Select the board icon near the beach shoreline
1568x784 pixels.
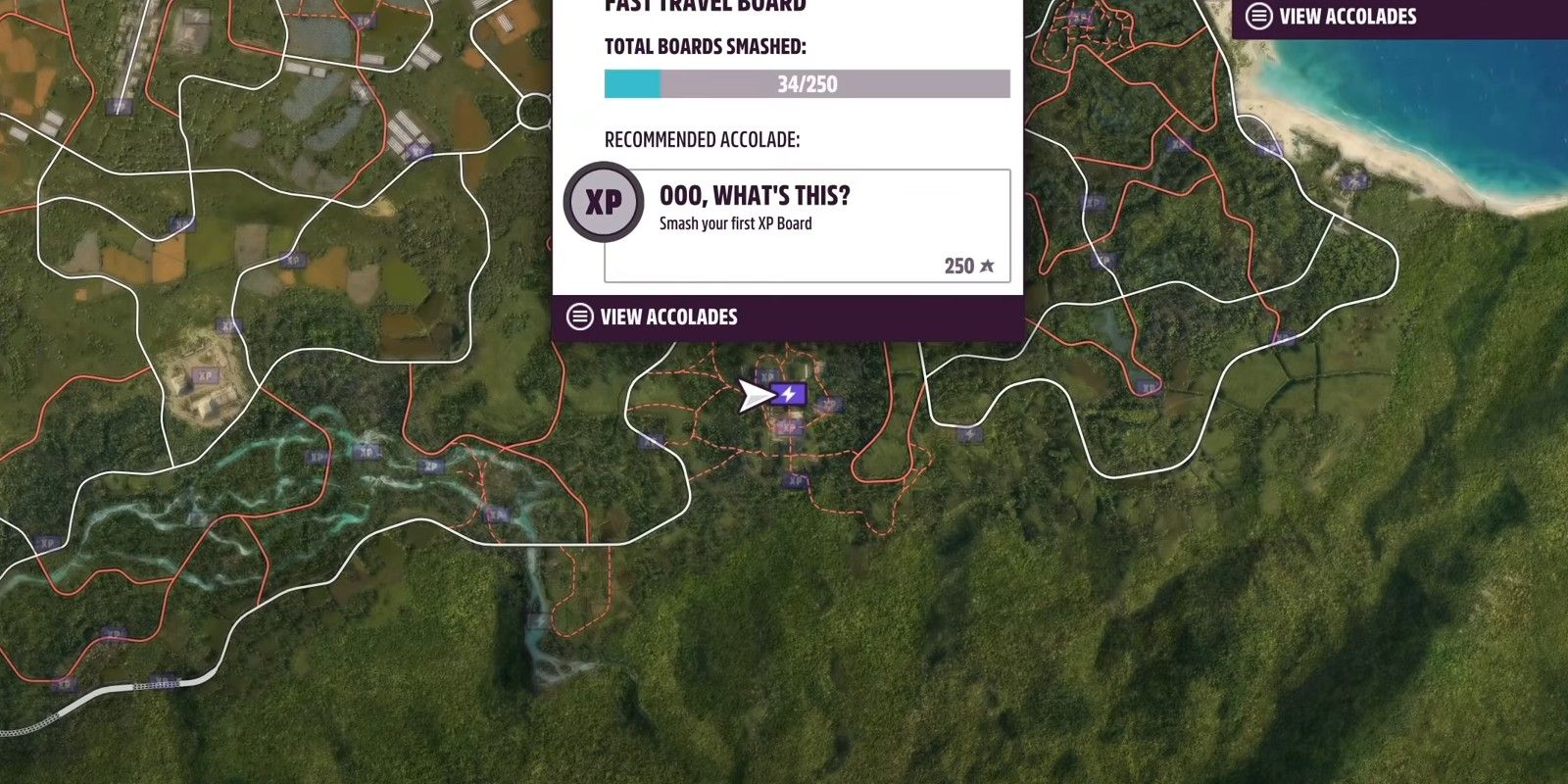pos(1353,179)
